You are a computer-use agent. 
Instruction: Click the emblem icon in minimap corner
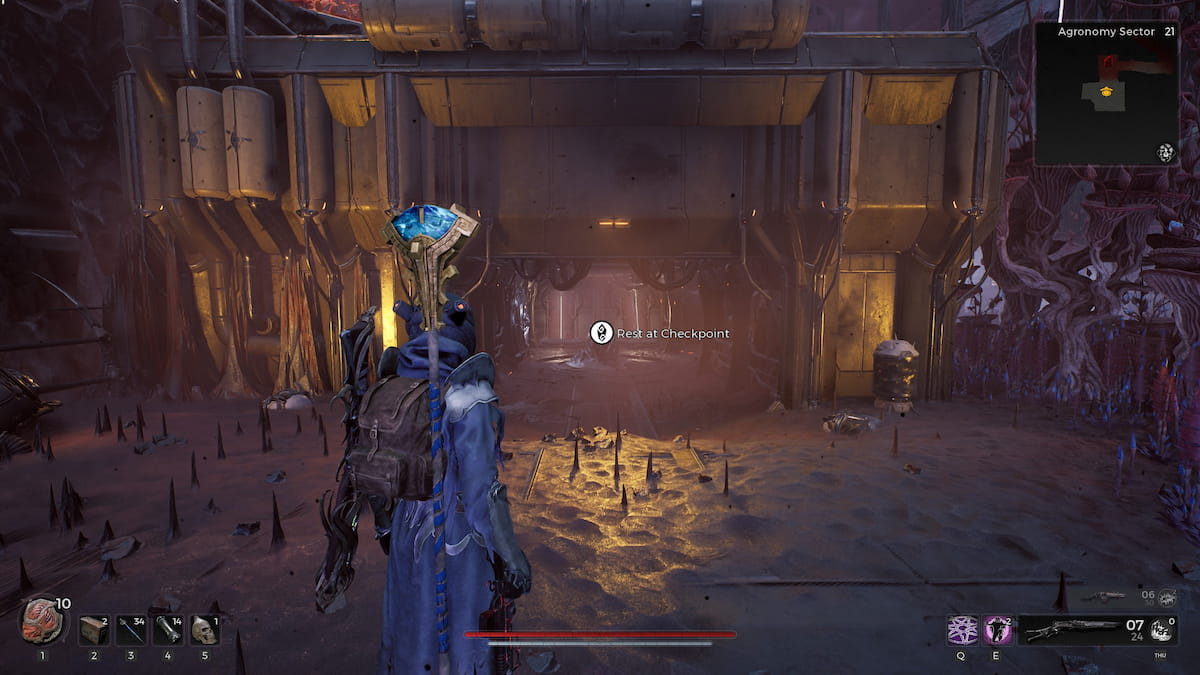point(1165,152)
